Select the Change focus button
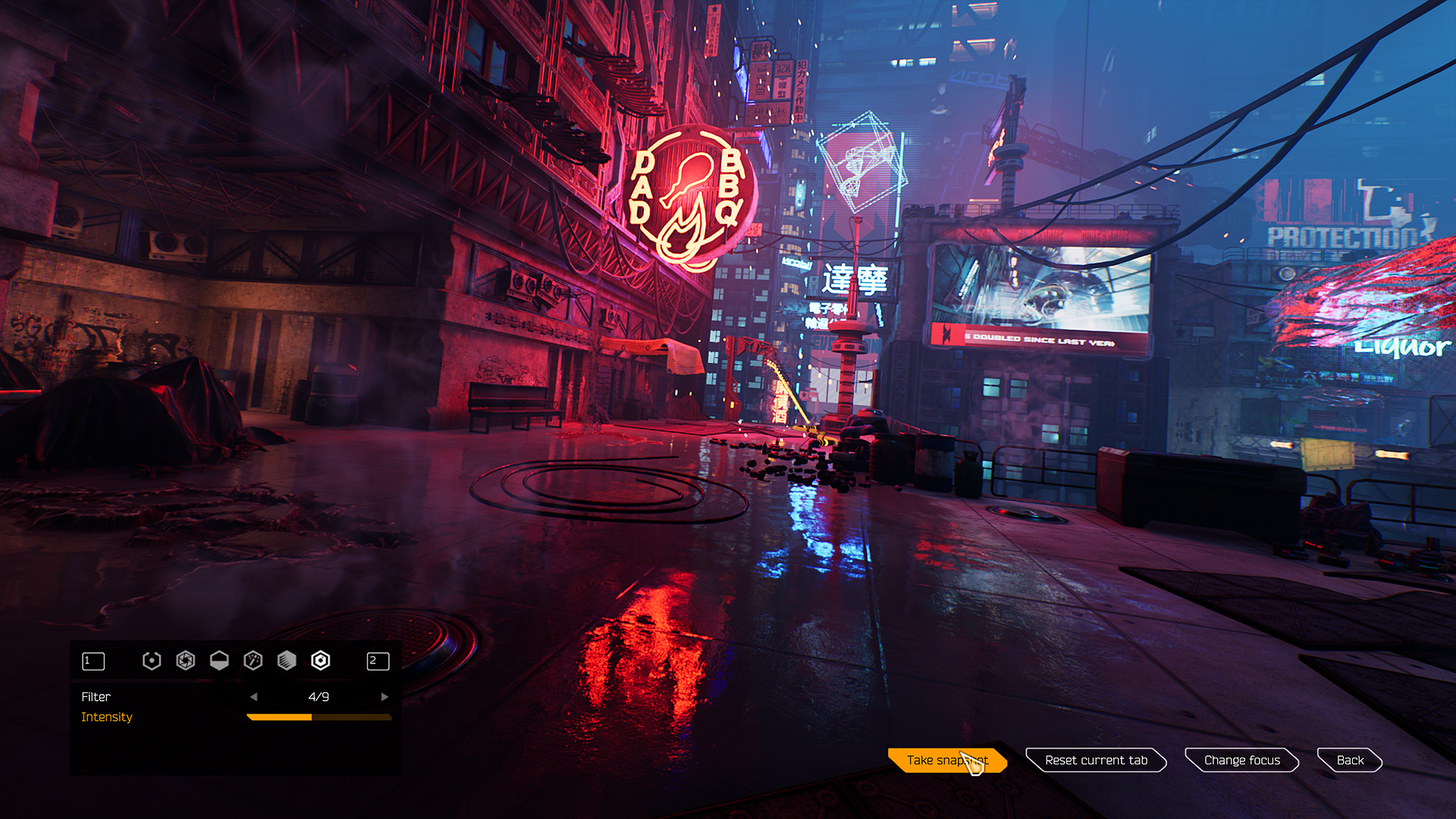The width and height of the screenshot is (1456, 819). [1241, 760]
